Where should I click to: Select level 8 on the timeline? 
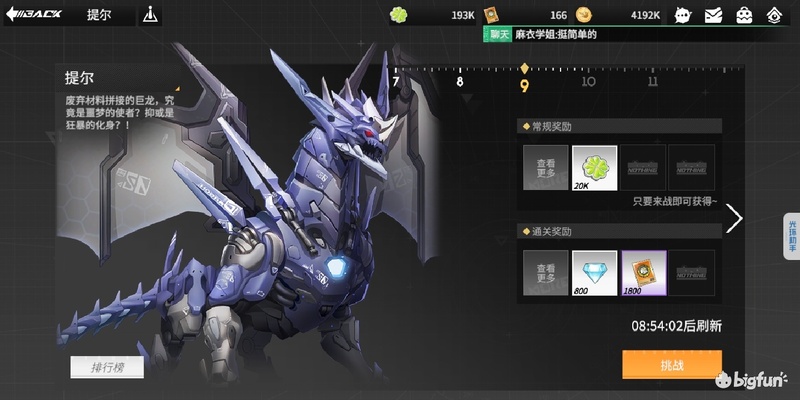pyautogui.click(x=460, y=82)
